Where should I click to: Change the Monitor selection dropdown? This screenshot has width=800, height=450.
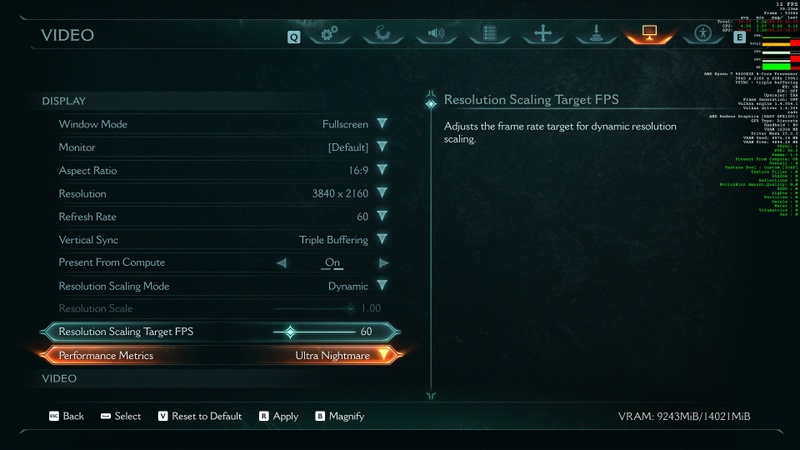coord(382,148)
